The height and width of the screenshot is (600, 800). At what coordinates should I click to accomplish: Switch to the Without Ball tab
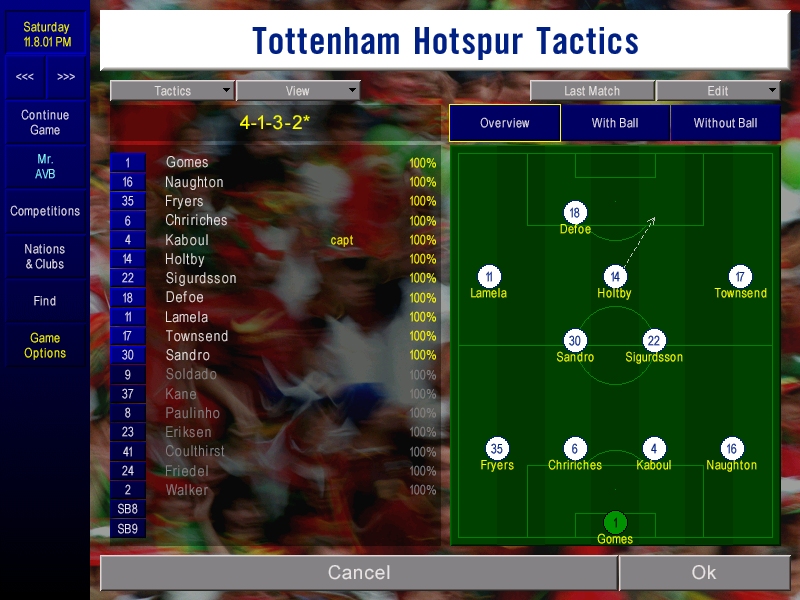(725, 123)
